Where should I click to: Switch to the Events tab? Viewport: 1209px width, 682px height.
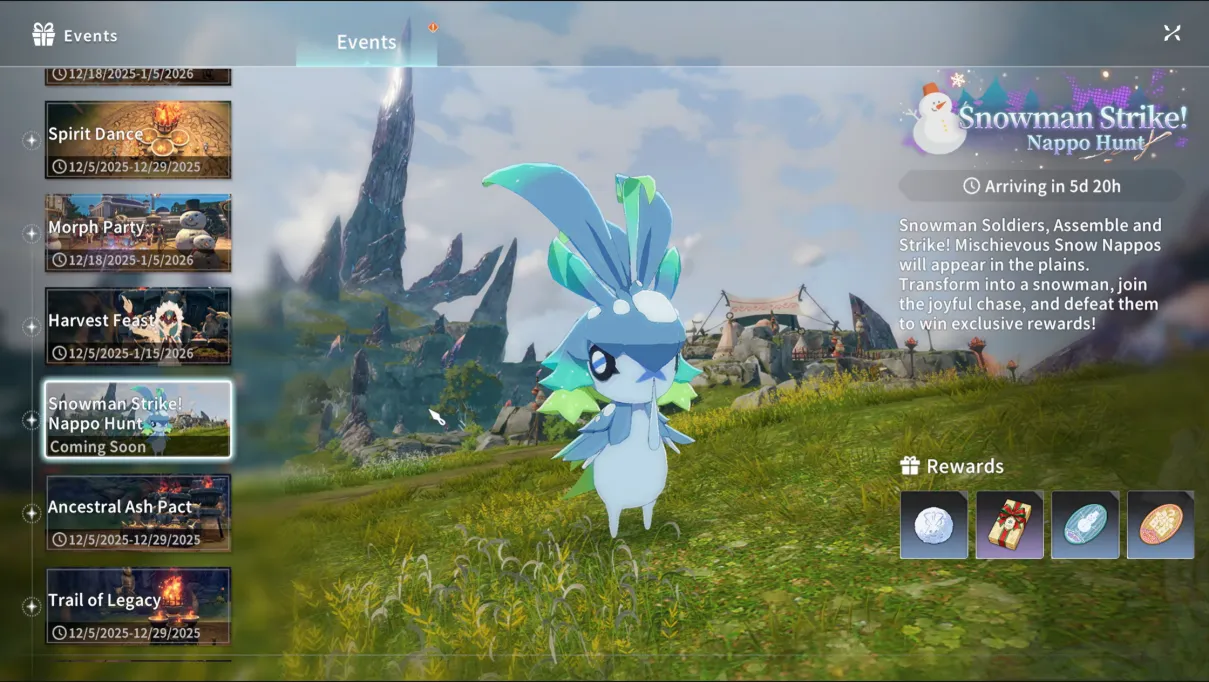point(366,42)
